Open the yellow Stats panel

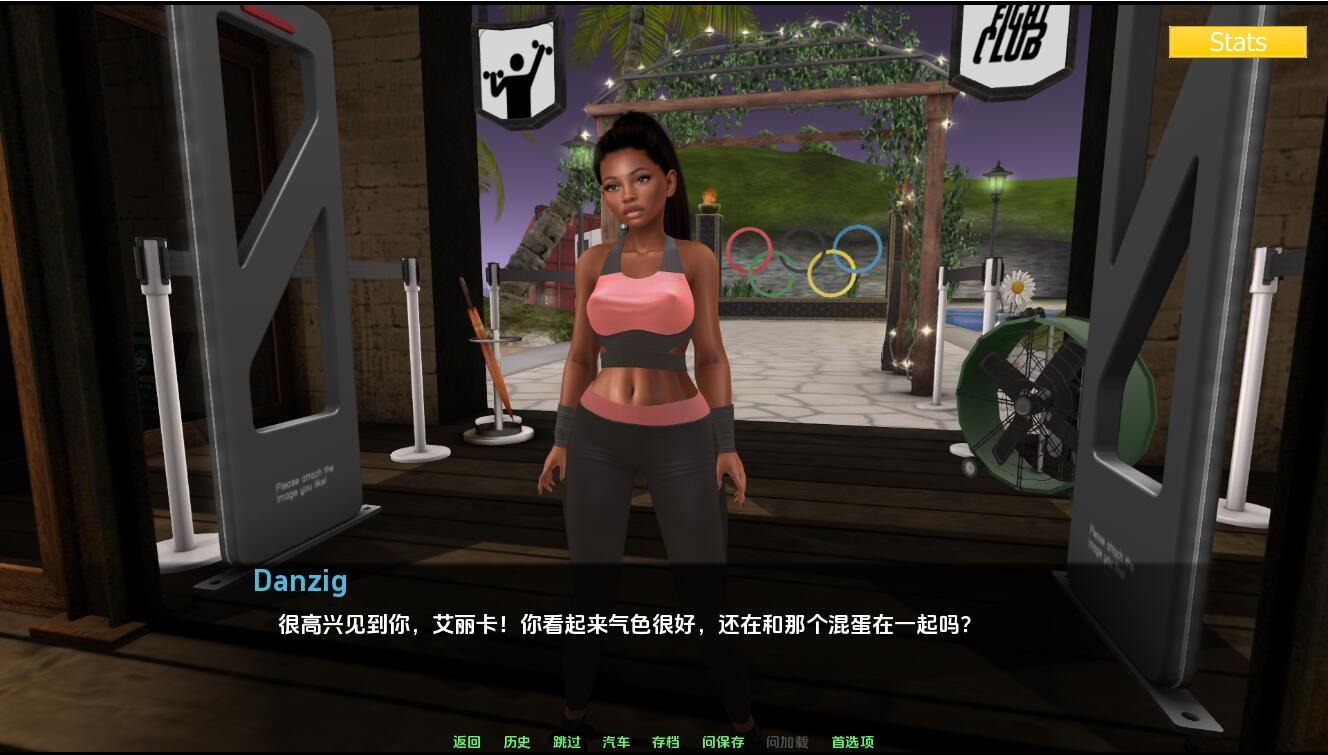coord(1238,42)
